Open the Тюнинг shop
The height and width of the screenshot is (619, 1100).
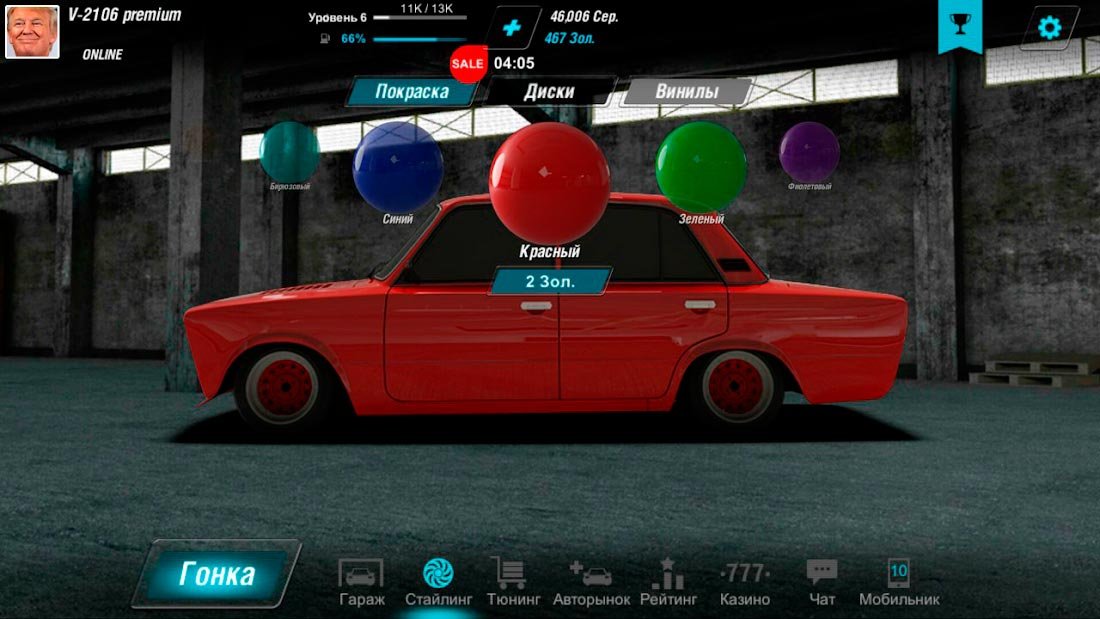pos(513,583)
